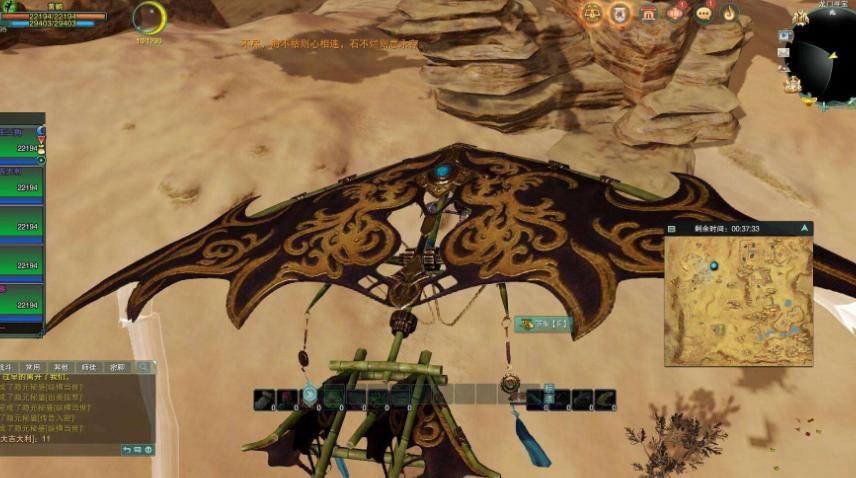
Task: Switch to the 常用 chat tab
Action: [34, 367]
